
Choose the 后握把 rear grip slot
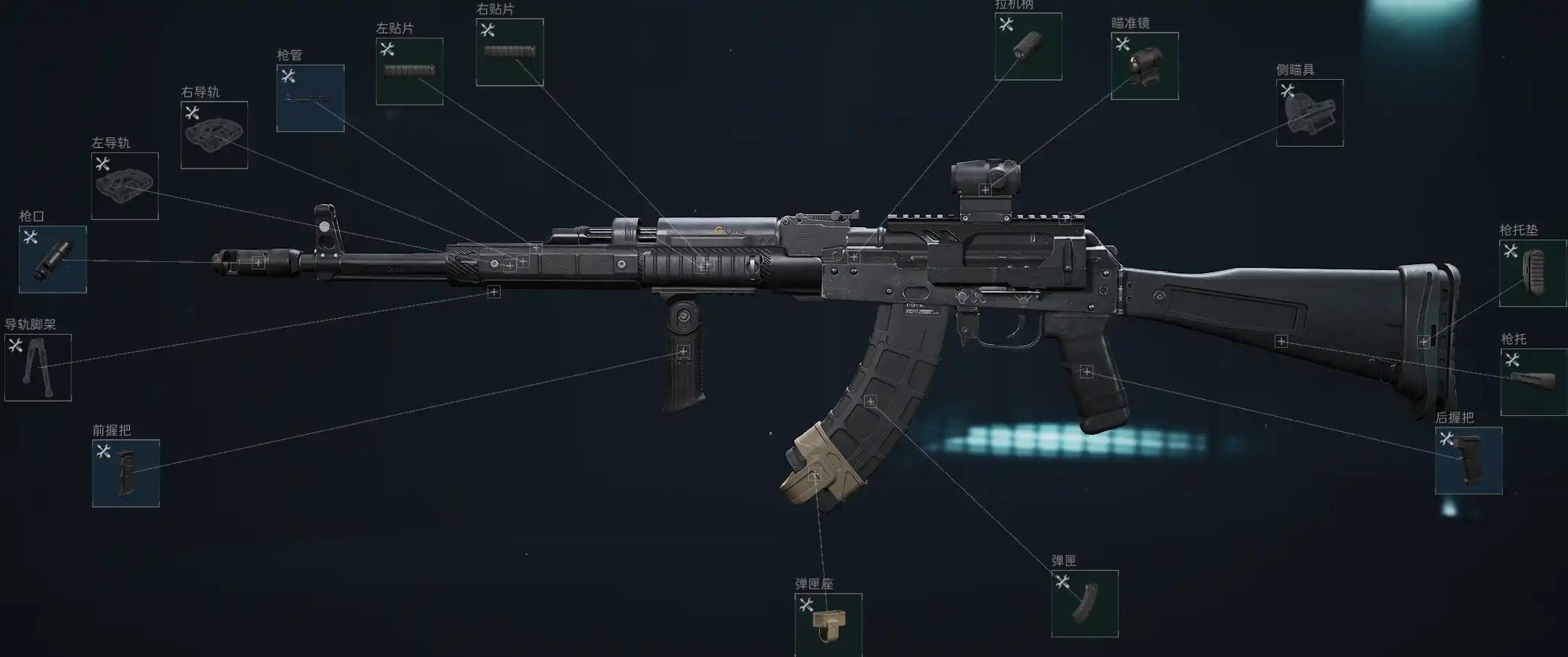click(1469, 460)
